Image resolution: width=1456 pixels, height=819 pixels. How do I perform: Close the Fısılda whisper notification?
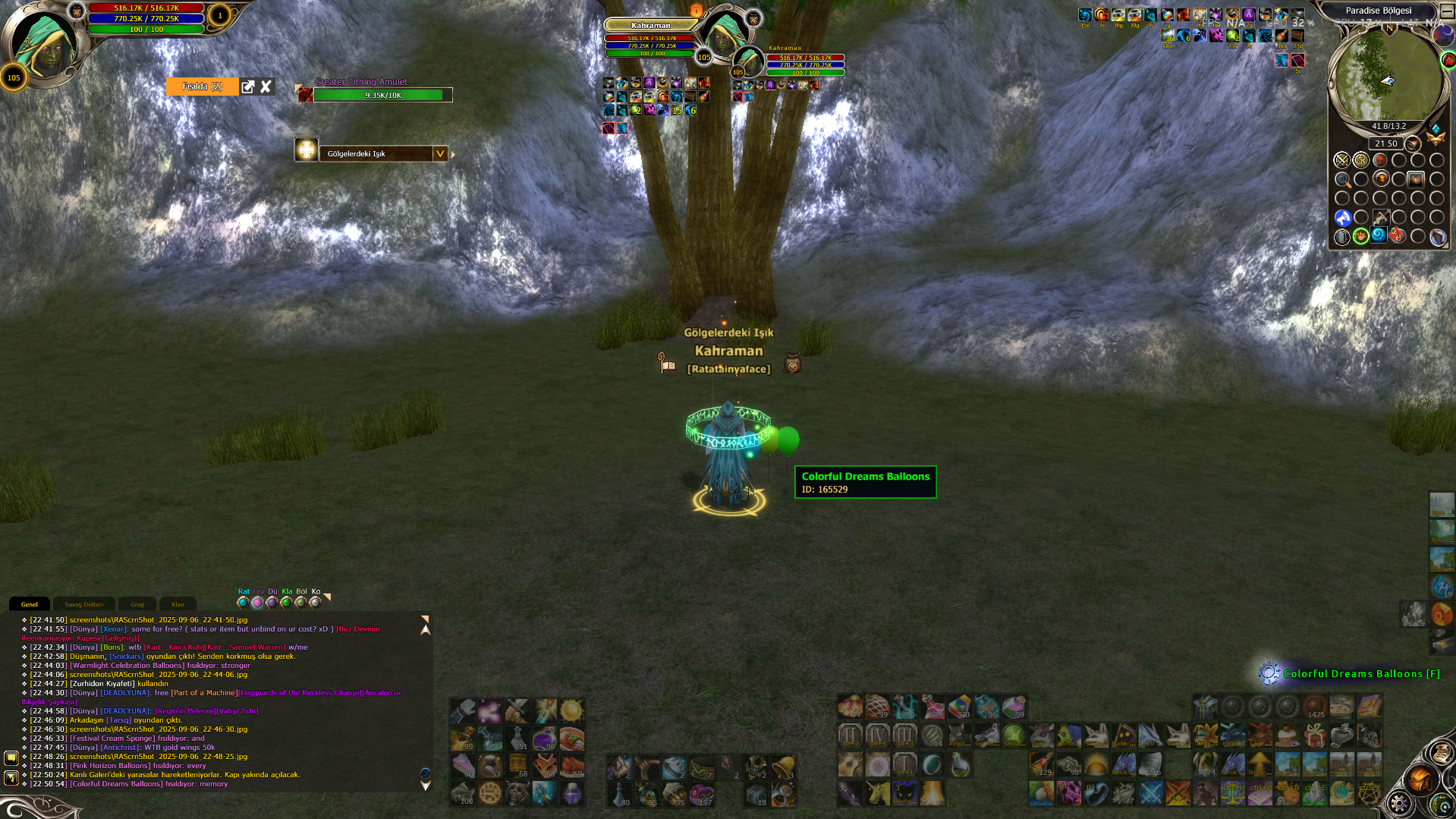pyautogui.click(x=266, y=87)
